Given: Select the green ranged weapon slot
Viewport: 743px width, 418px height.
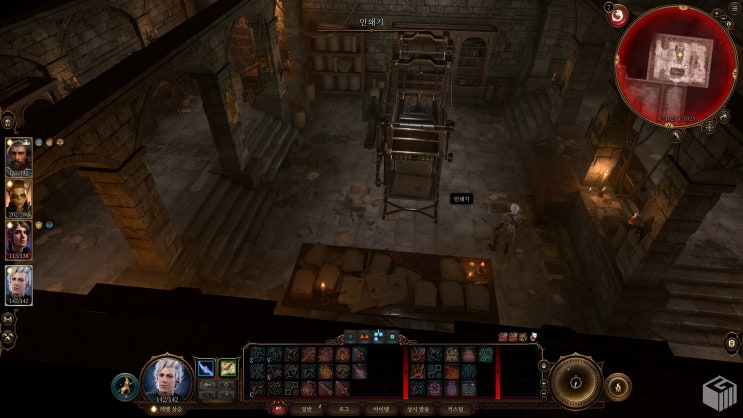Looking at the screenshot, I should pyautogui.click(x=228, y=368).
